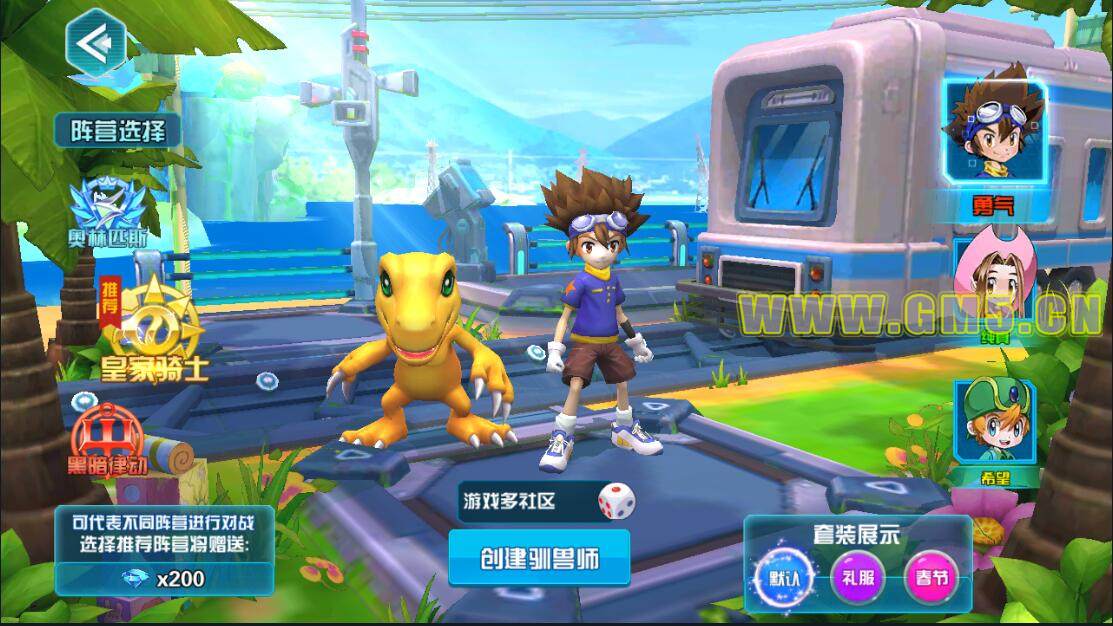Choose the 奥林匹斯 faction emblem
The height and width of the screenshot is (626, 1113).
[x=111, y=205]
